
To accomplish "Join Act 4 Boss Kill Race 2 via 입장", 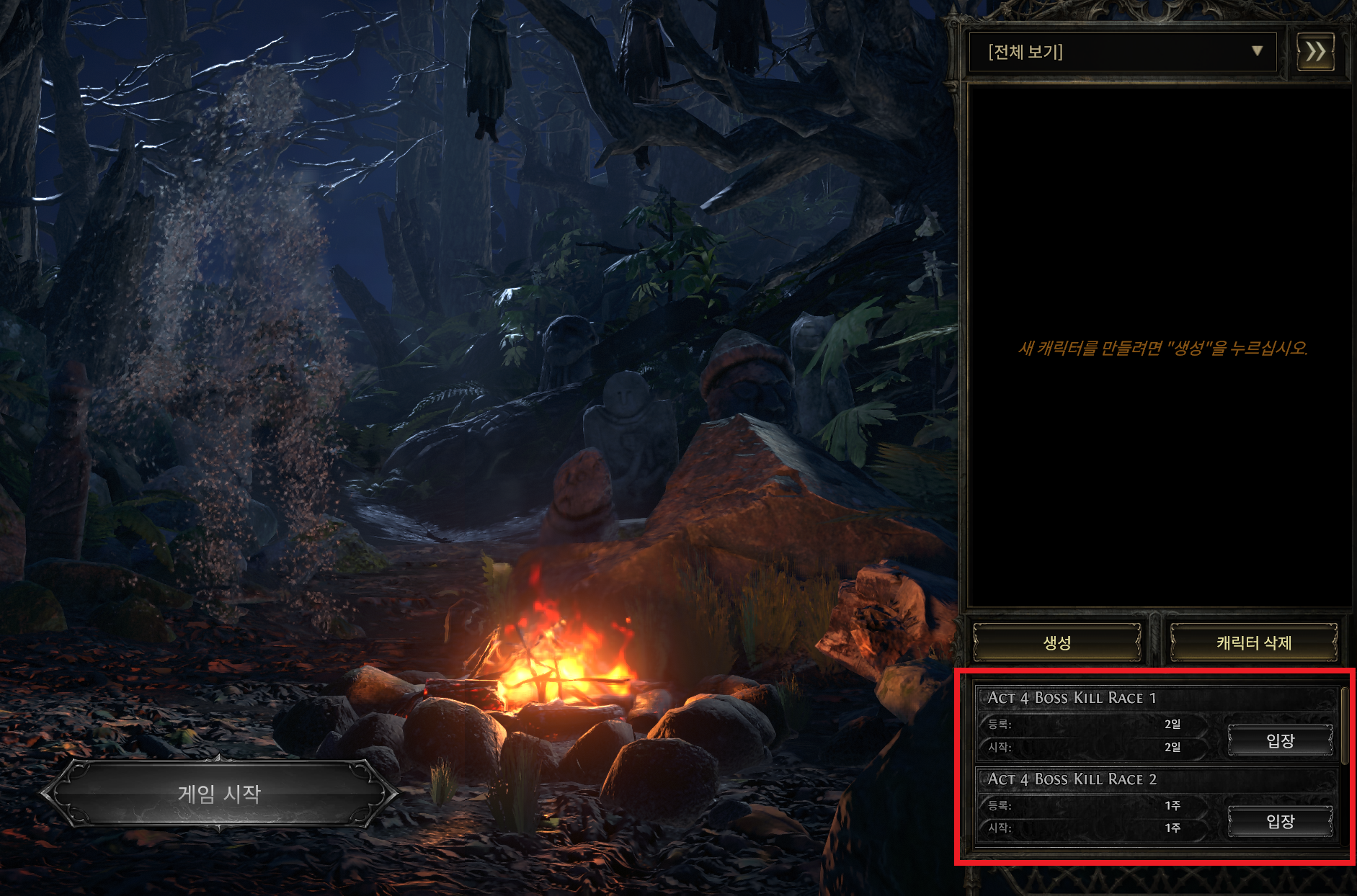I will click(1280, 821).
